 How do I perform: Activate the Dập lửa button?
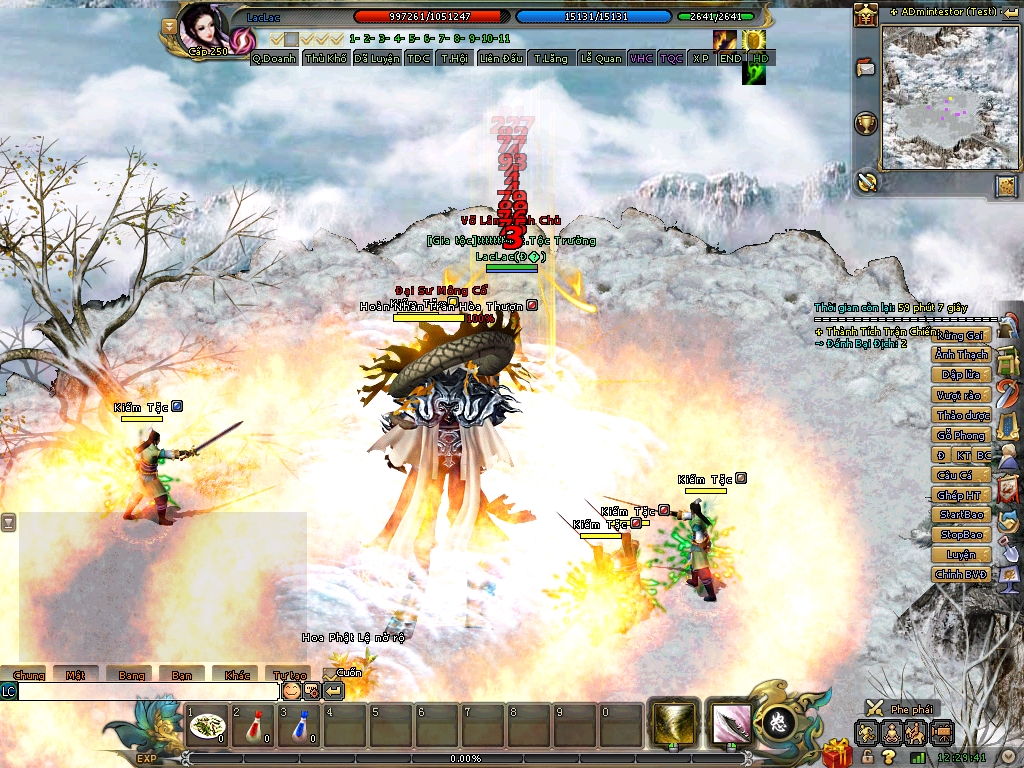point(961,375)
